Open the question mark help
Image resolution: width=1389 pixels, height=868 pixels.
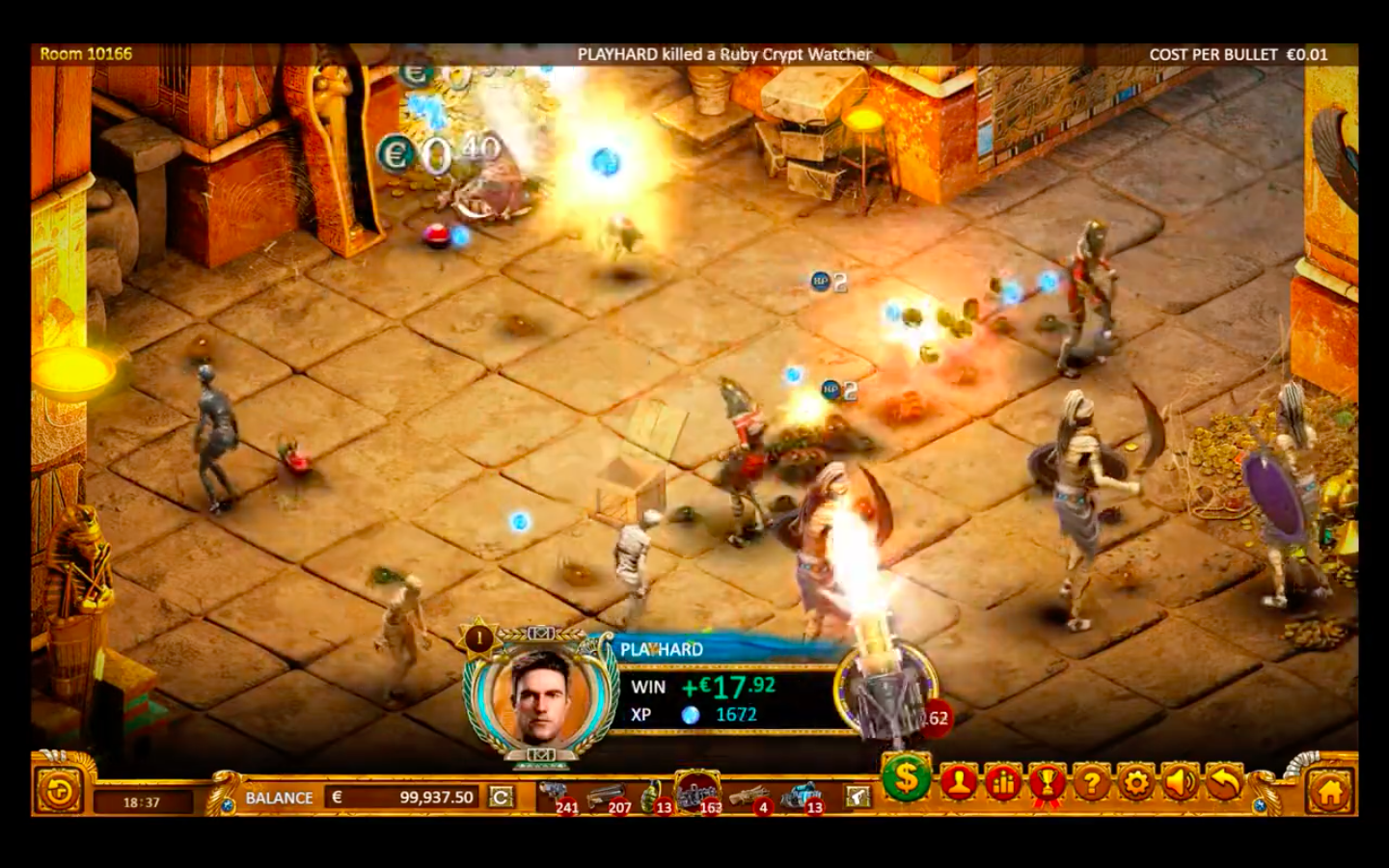tap(1091, 783)
